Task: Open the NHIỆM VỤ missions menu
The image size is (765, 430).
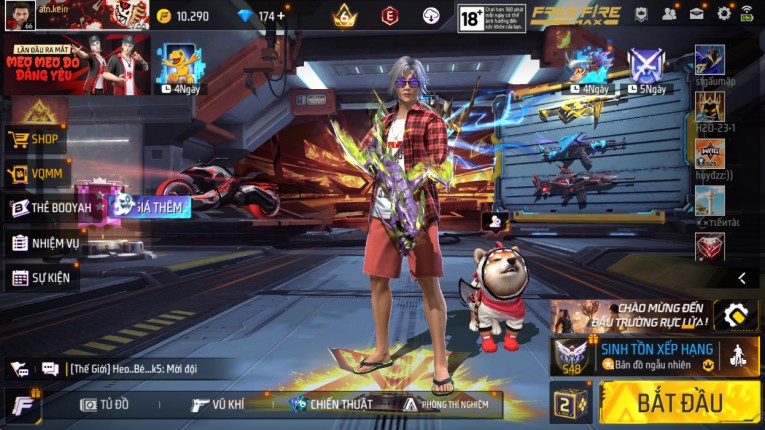Action: (x=45, y=243)
